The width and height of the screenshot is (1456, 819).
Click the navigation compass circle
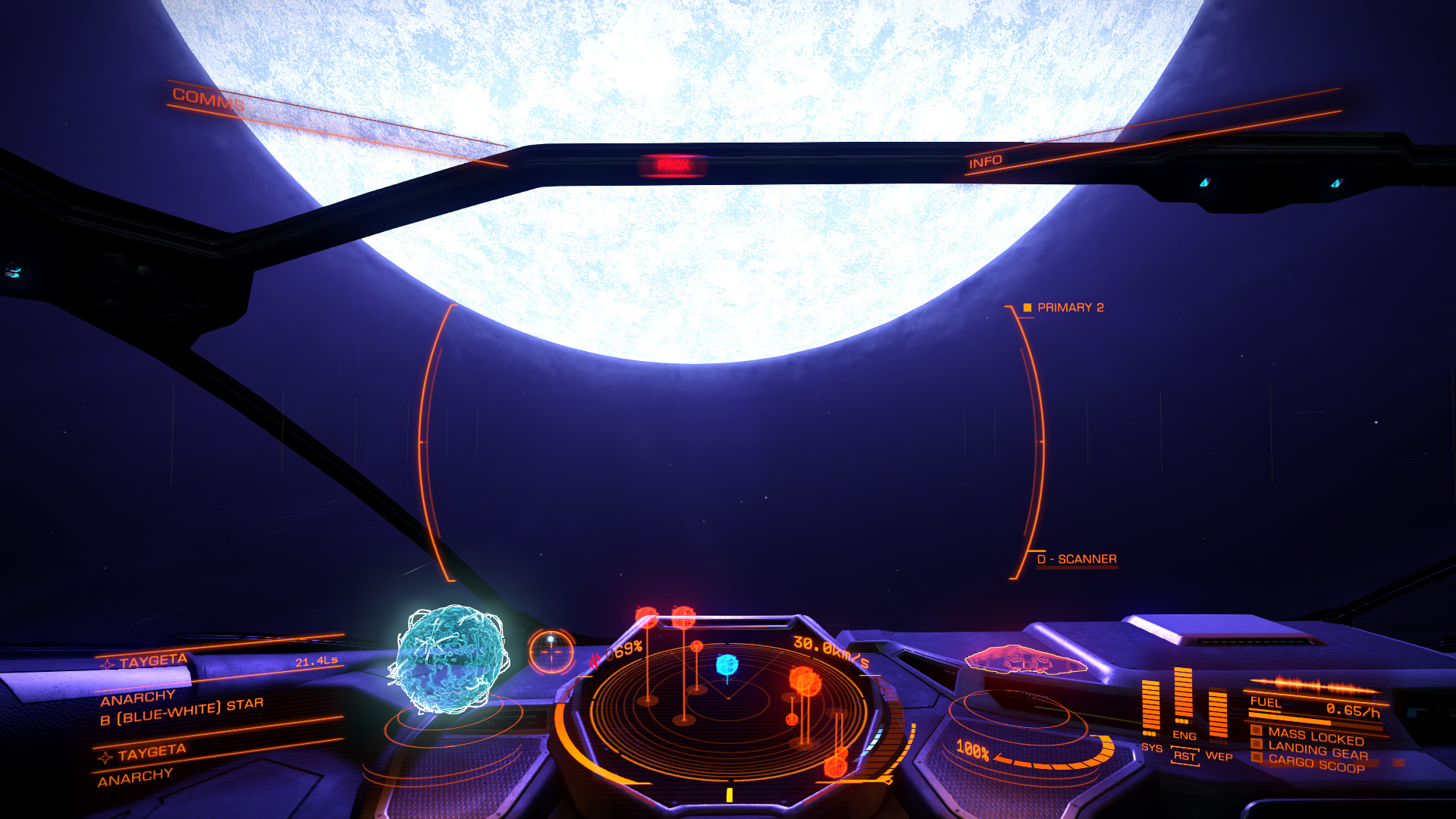pos(551,651)
